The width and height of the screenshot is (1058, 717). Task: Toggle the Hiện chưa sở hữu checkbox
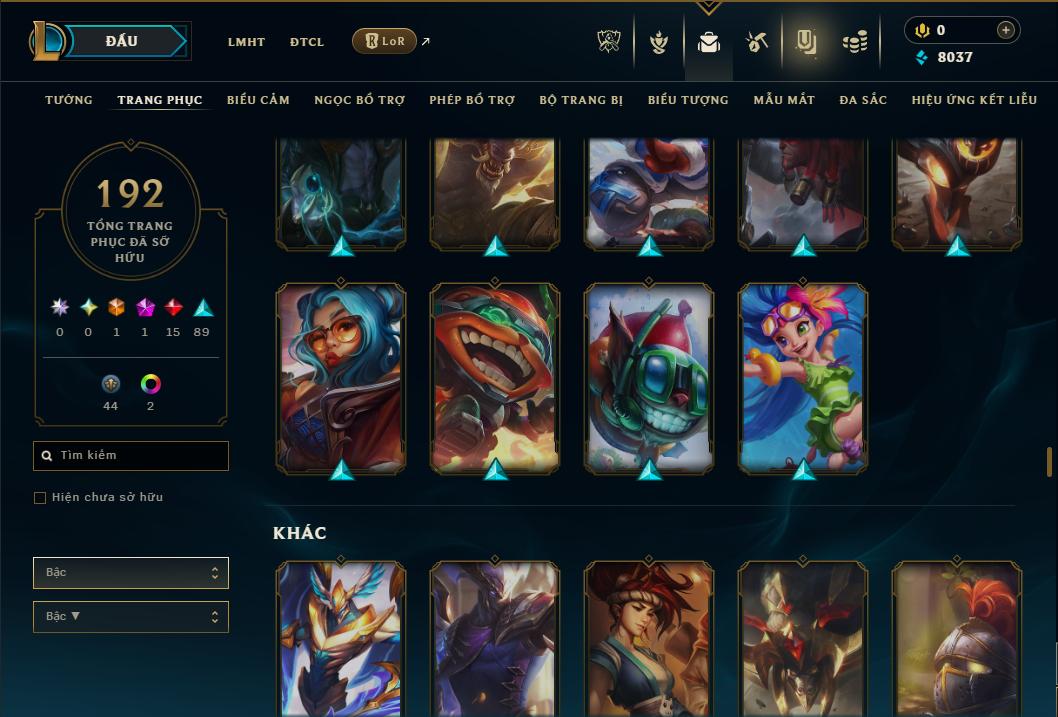pyautogui.click(x=40, y=498)
